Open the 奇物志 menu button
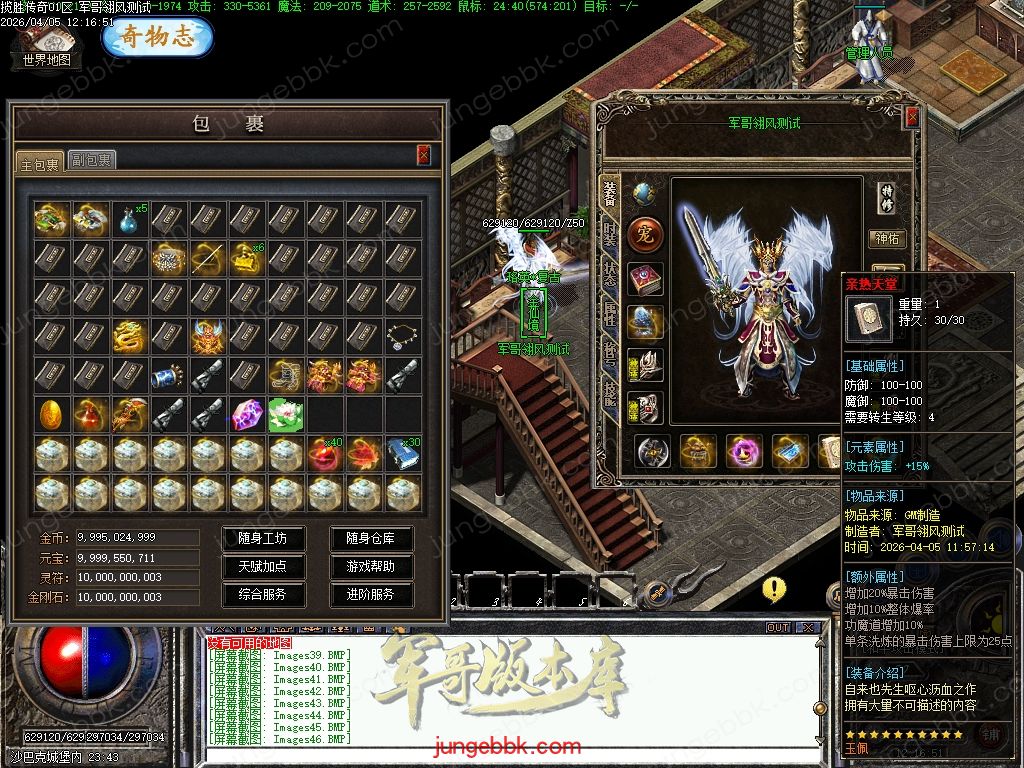Viewport: 1024px width, 768px height. click(x=157, y=36)
